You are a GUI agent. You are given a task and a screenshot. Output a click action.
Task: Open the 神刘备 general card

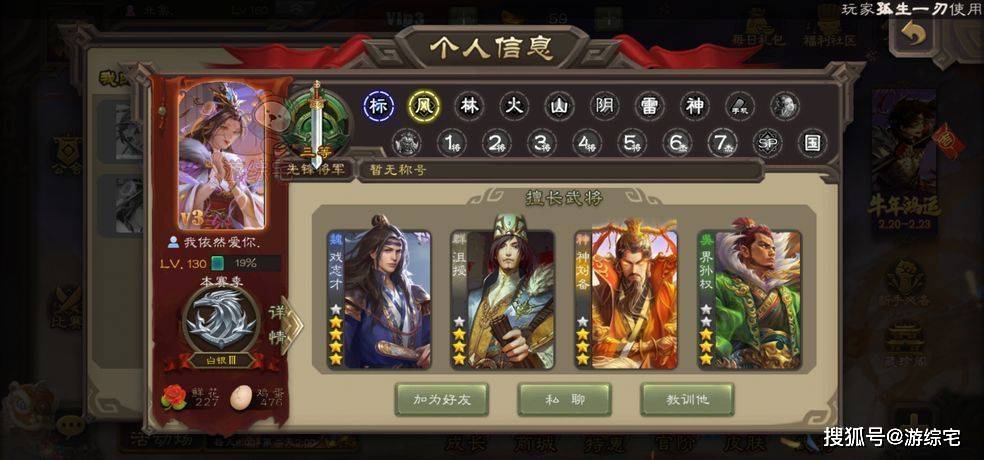tap(626, 299)
